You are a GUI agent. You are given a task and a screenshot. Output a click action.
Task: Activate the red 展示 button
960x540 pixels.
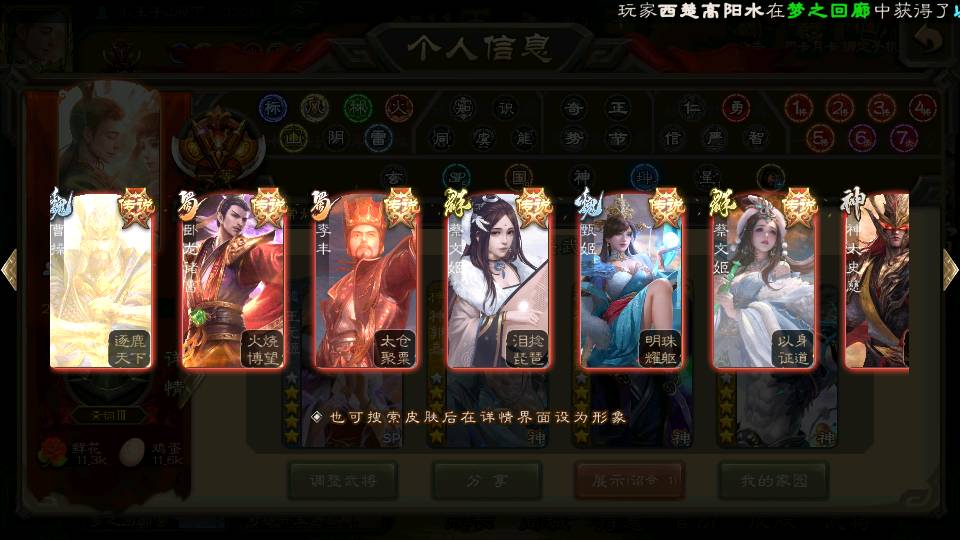point(630,480)
